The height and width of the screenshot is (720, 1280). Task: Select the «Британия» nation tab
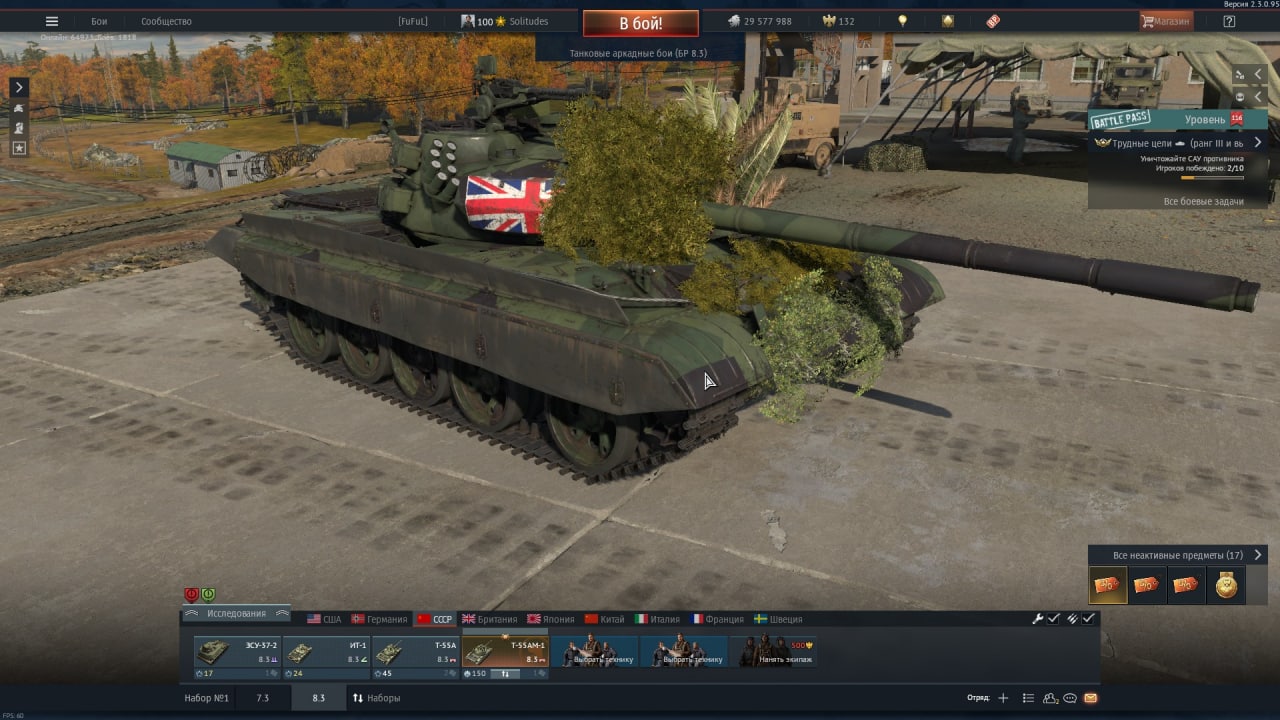[x=489, y=619]
